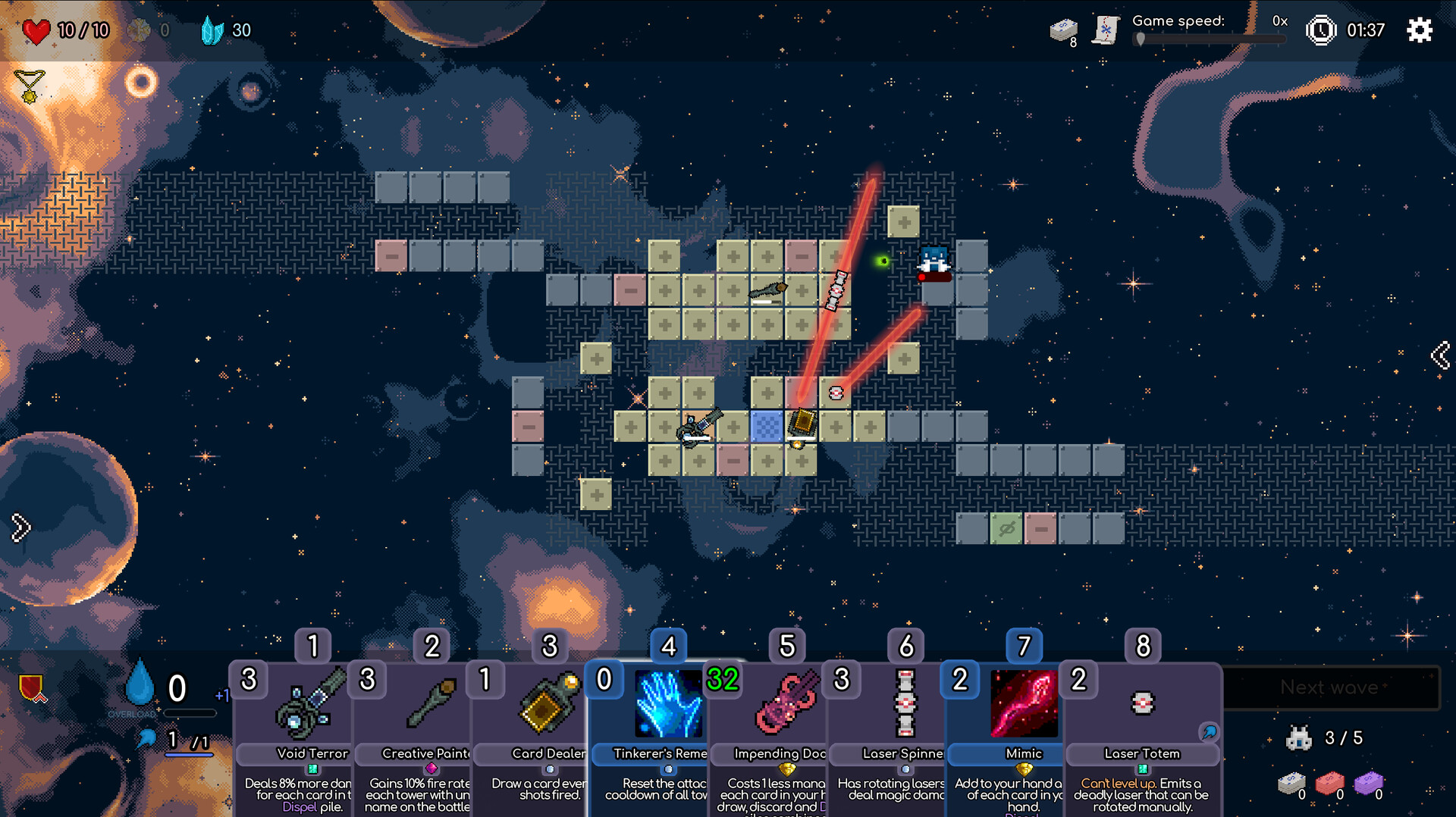Expand the left side panel chevron
Screen dimensions: 1456x817
pos(19,527)
